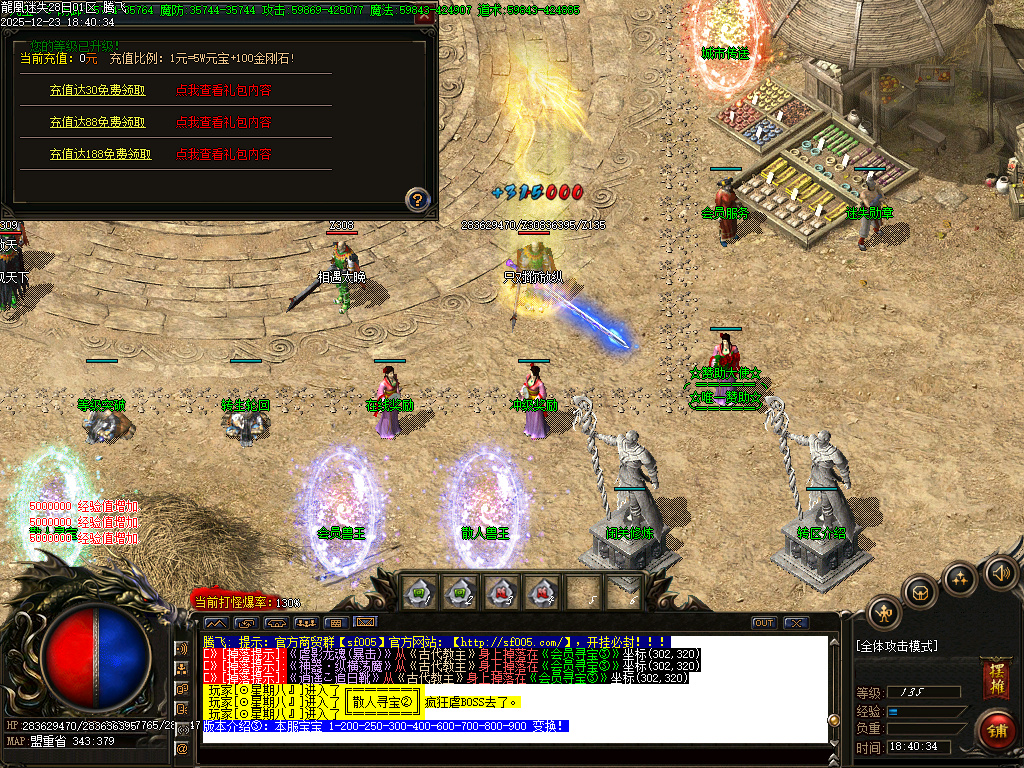Toggle sound with the speaker icon
1024x768 pixels.
pos(1000,573)
